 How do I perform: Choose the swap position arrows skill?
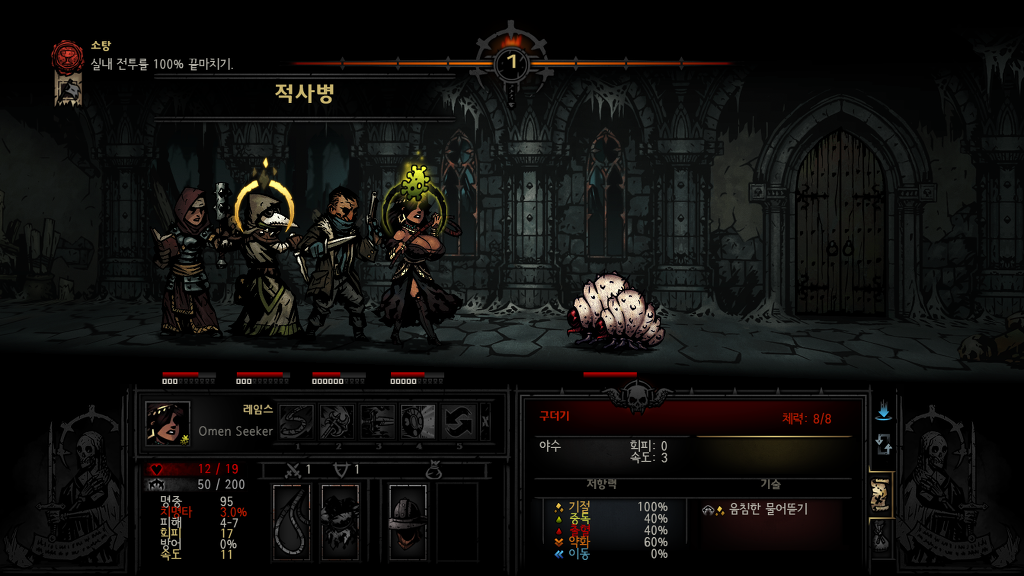[458, 421]
